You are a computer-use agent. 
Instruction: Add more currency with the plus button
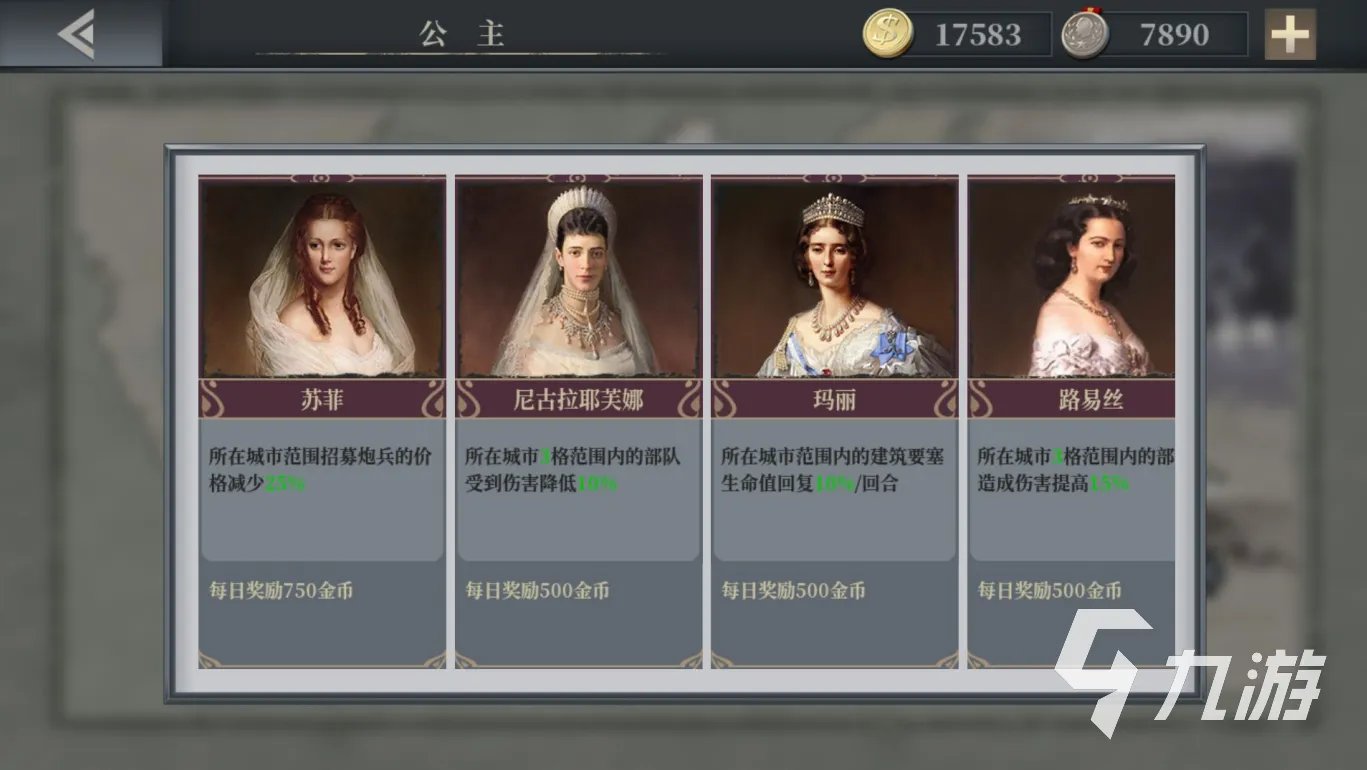(1289, 35)
